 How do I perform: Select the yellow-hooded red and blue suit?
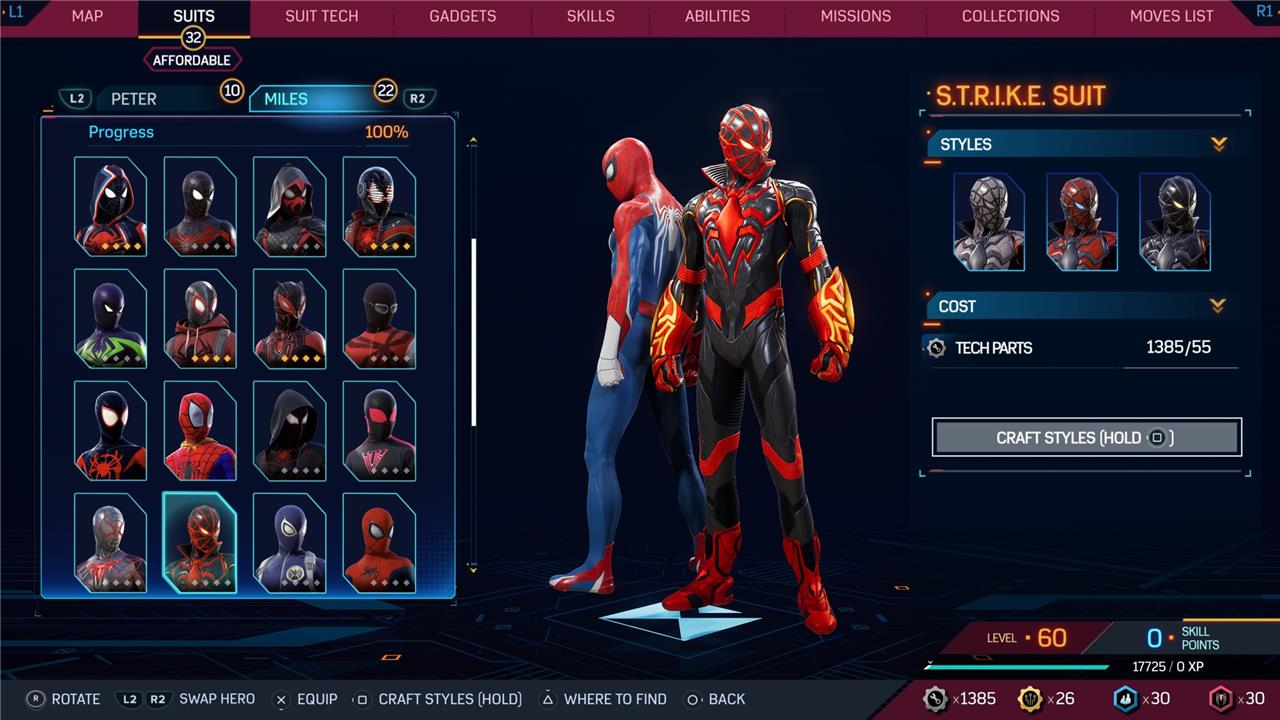[x=200, y=431]
